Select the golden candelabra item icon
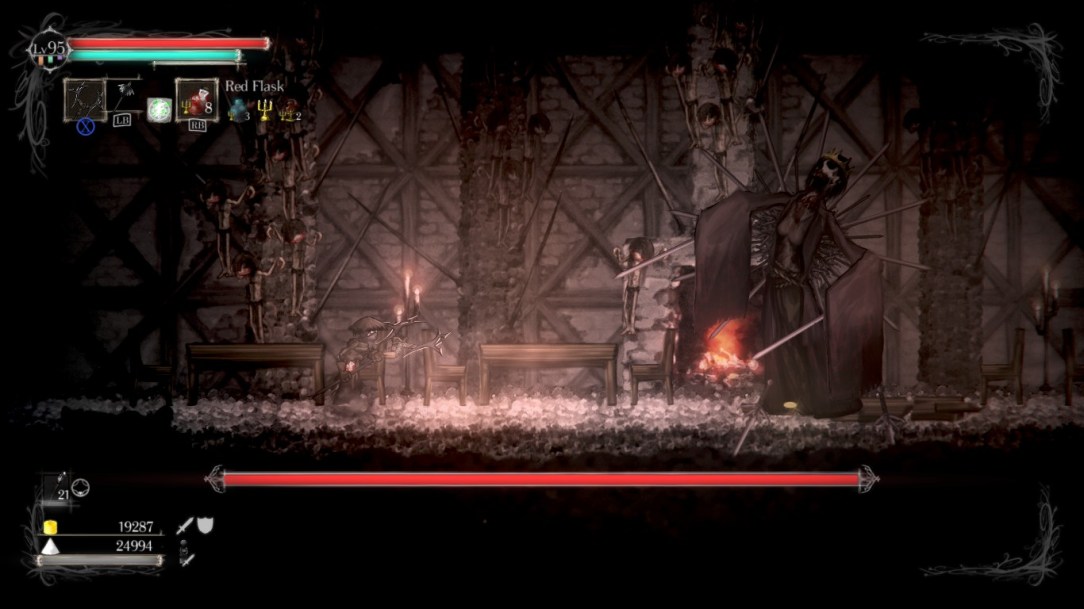The image size is (1084, 609). click(x=264, y=110)
